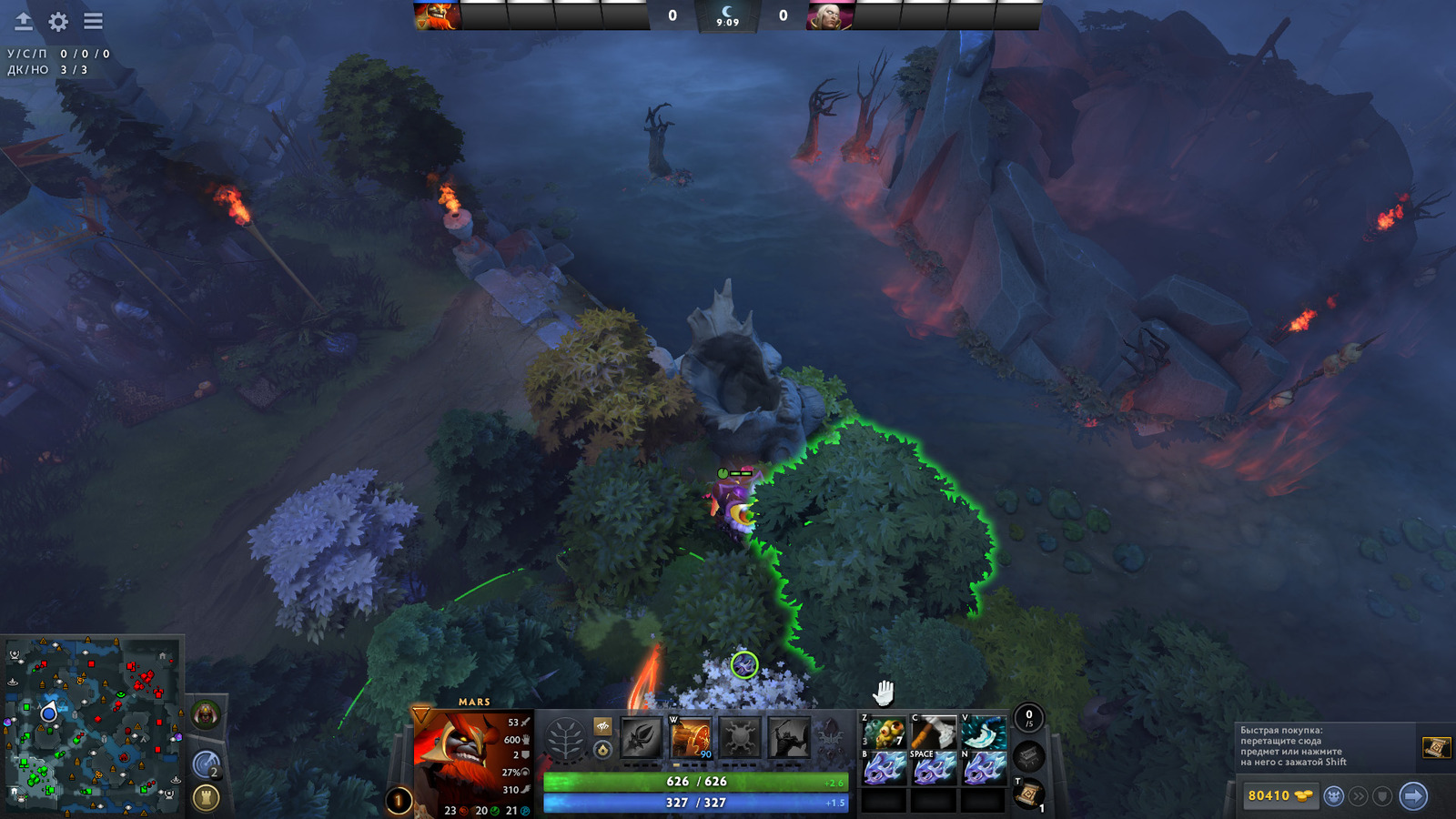Click the upload arrow button beside settings
The image size is (1456, 819).
[24, 21]
